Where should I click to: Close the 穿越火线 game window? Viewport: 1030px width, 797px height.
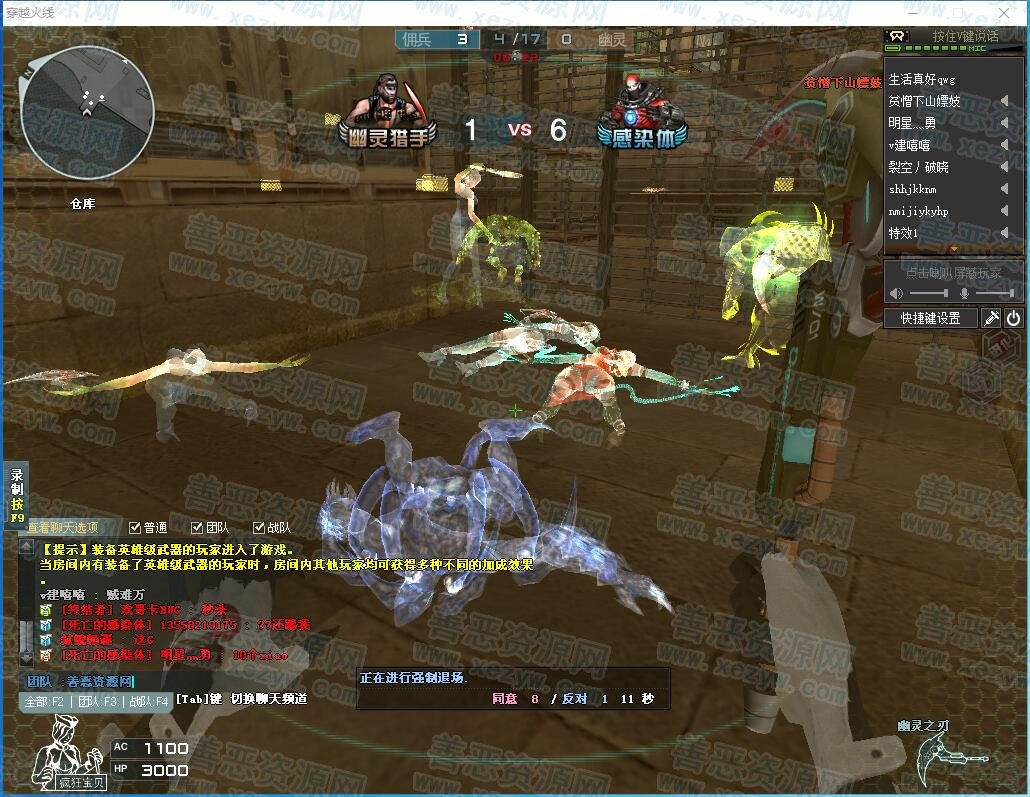(x=1005, y=13)
